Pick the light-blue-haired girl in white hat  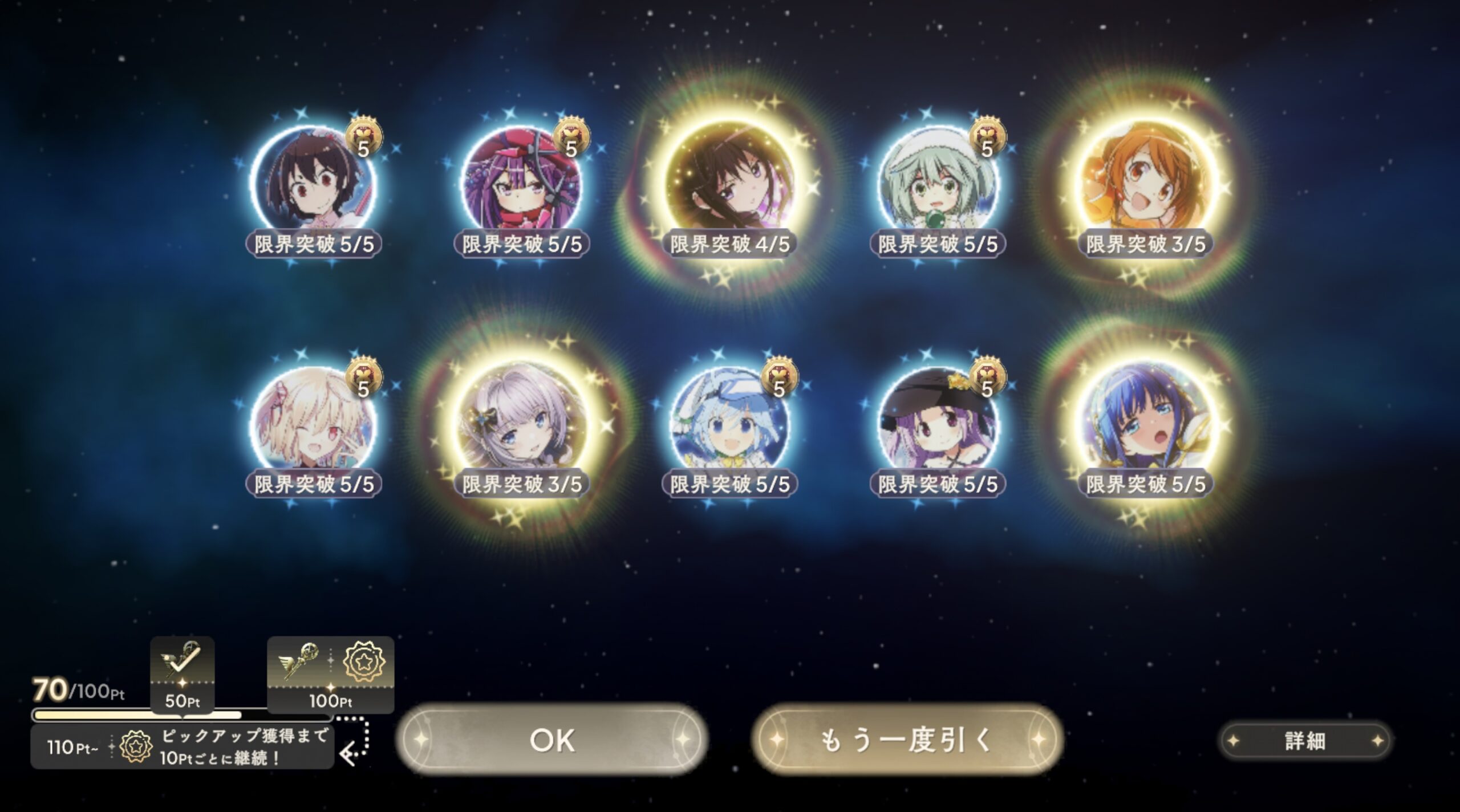tap(729, 423)
